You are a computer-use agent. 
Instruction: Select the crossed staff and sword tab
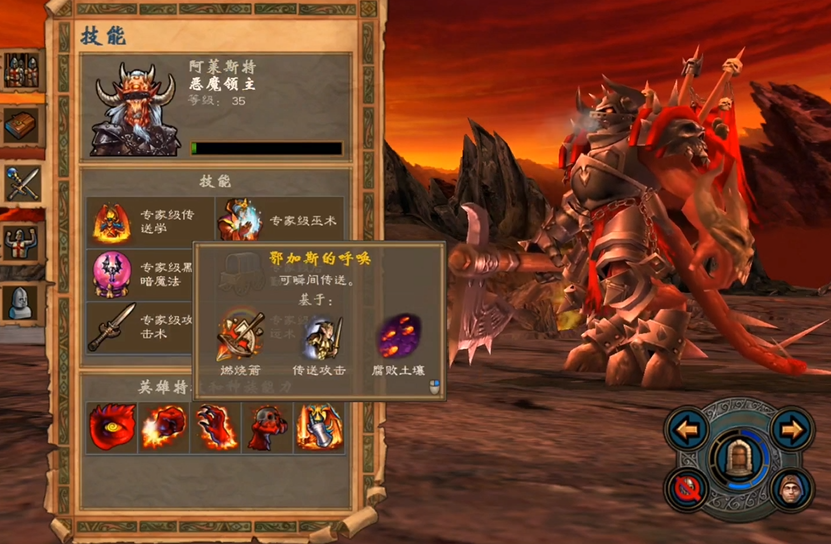pos(21,183)
